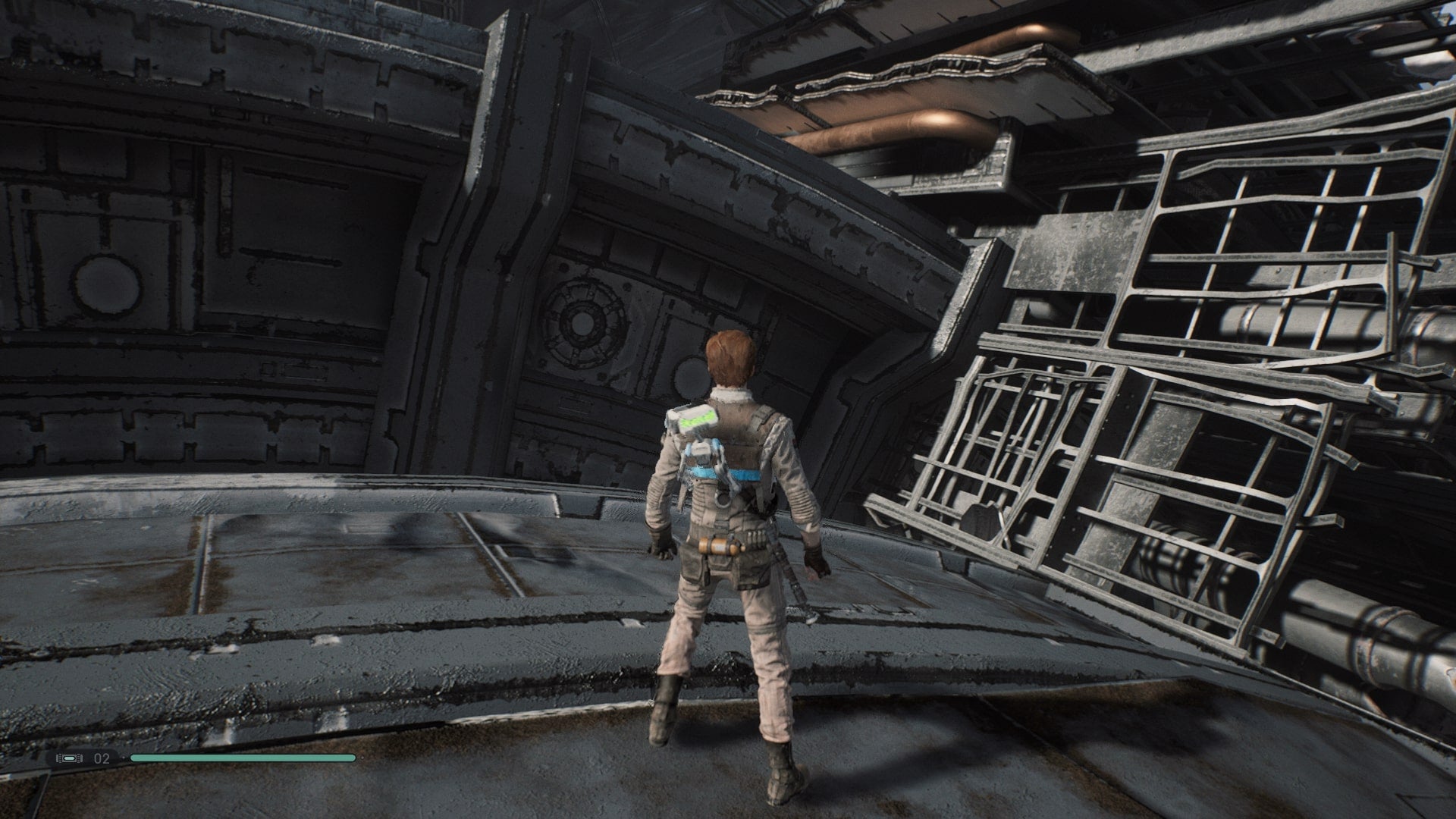Viewport: 1456px width, 819px height.
Task: Click the dot marker left of the health bar
Action: (x=124, y=758)
